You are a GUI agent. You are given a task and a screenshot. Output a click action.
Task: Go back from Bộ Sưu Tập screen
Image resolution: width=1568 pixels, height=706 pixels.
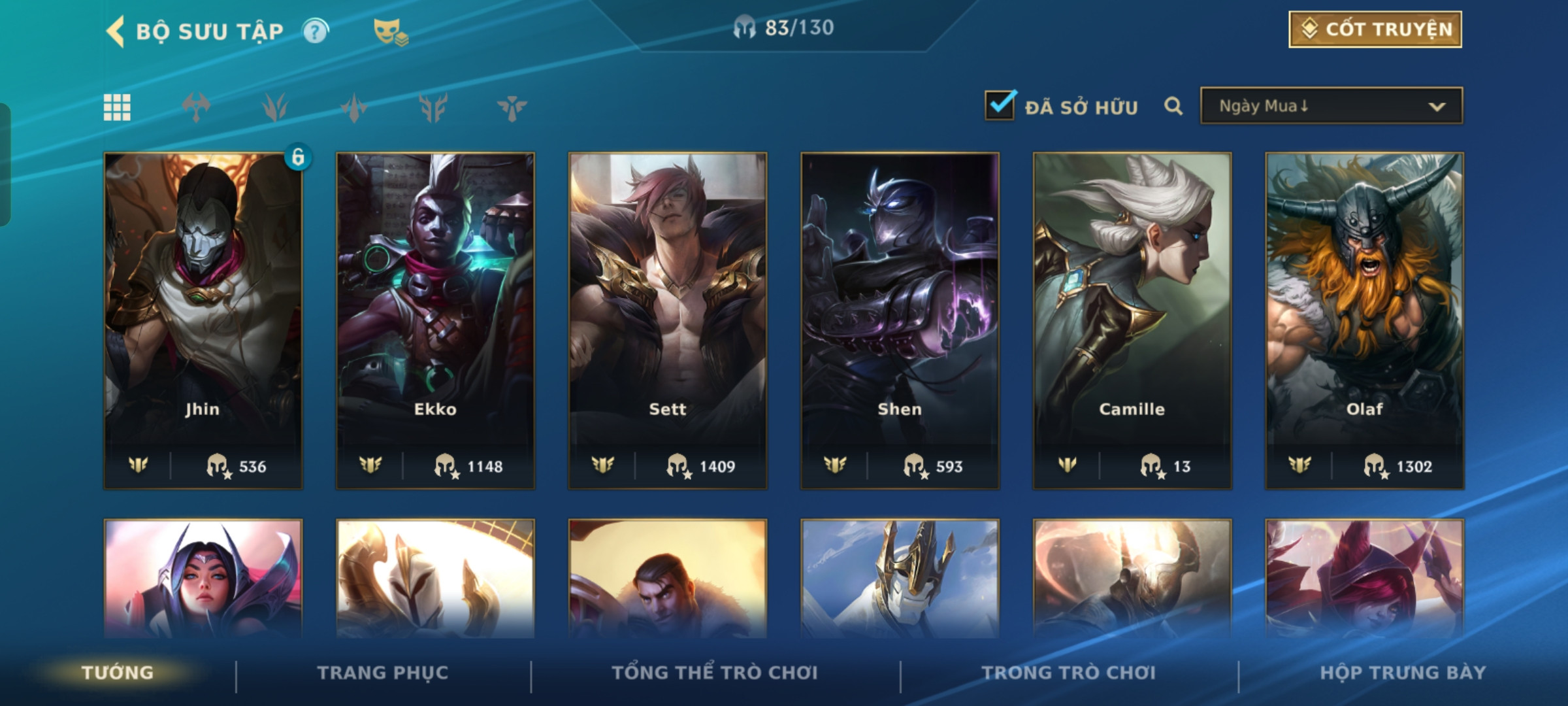point(116,31)
